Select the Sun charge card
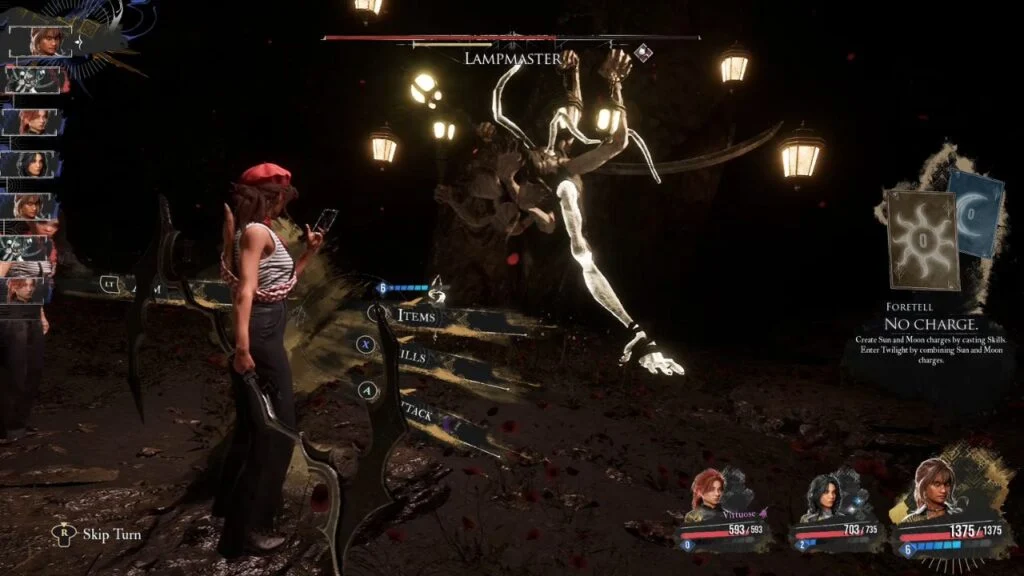Image resolution: width=1024 pixels, height=576 pixels. tap(920, 238)
